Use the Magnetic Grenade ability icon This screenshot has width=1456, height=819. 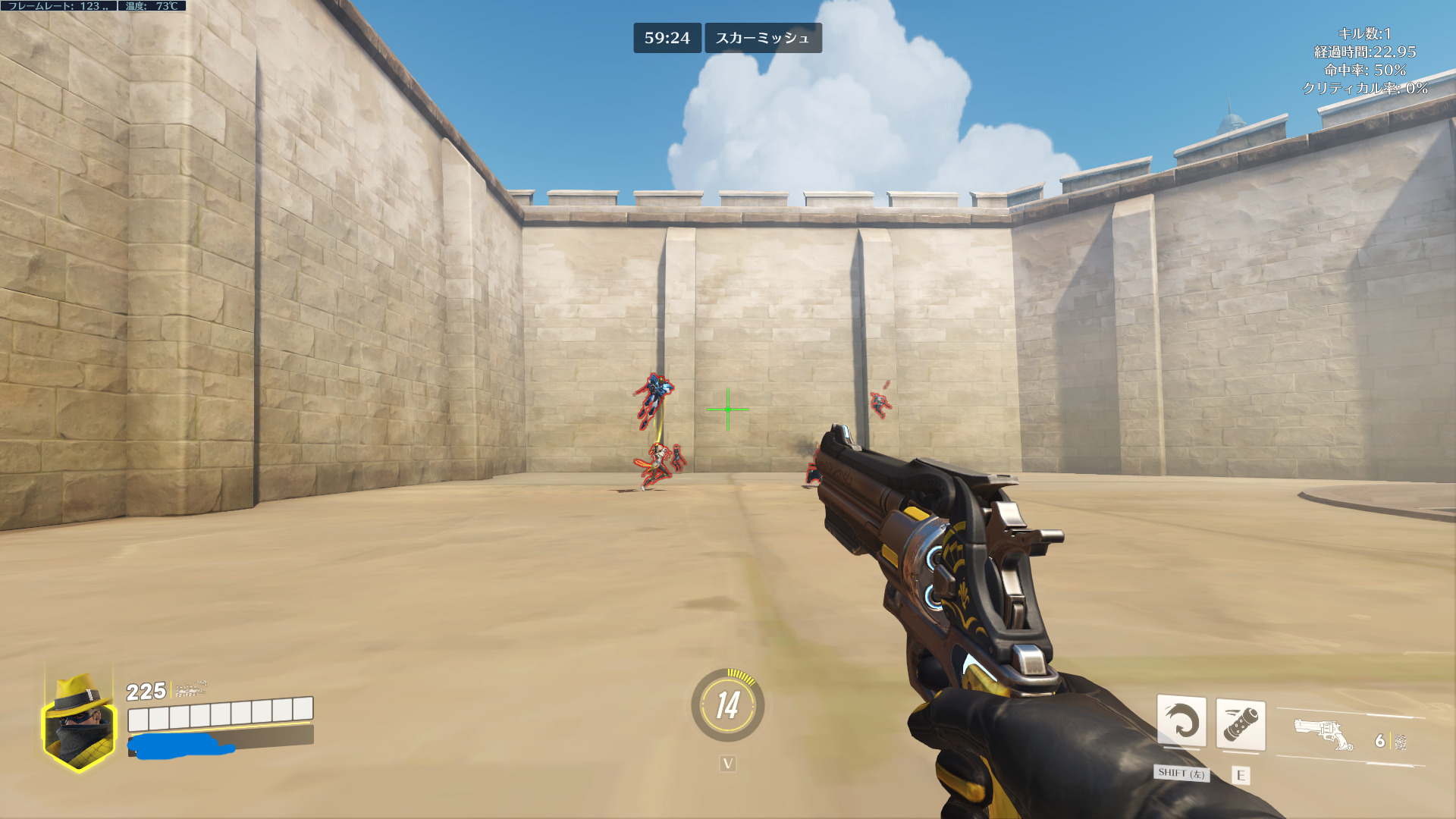(x=1241, y=724)
